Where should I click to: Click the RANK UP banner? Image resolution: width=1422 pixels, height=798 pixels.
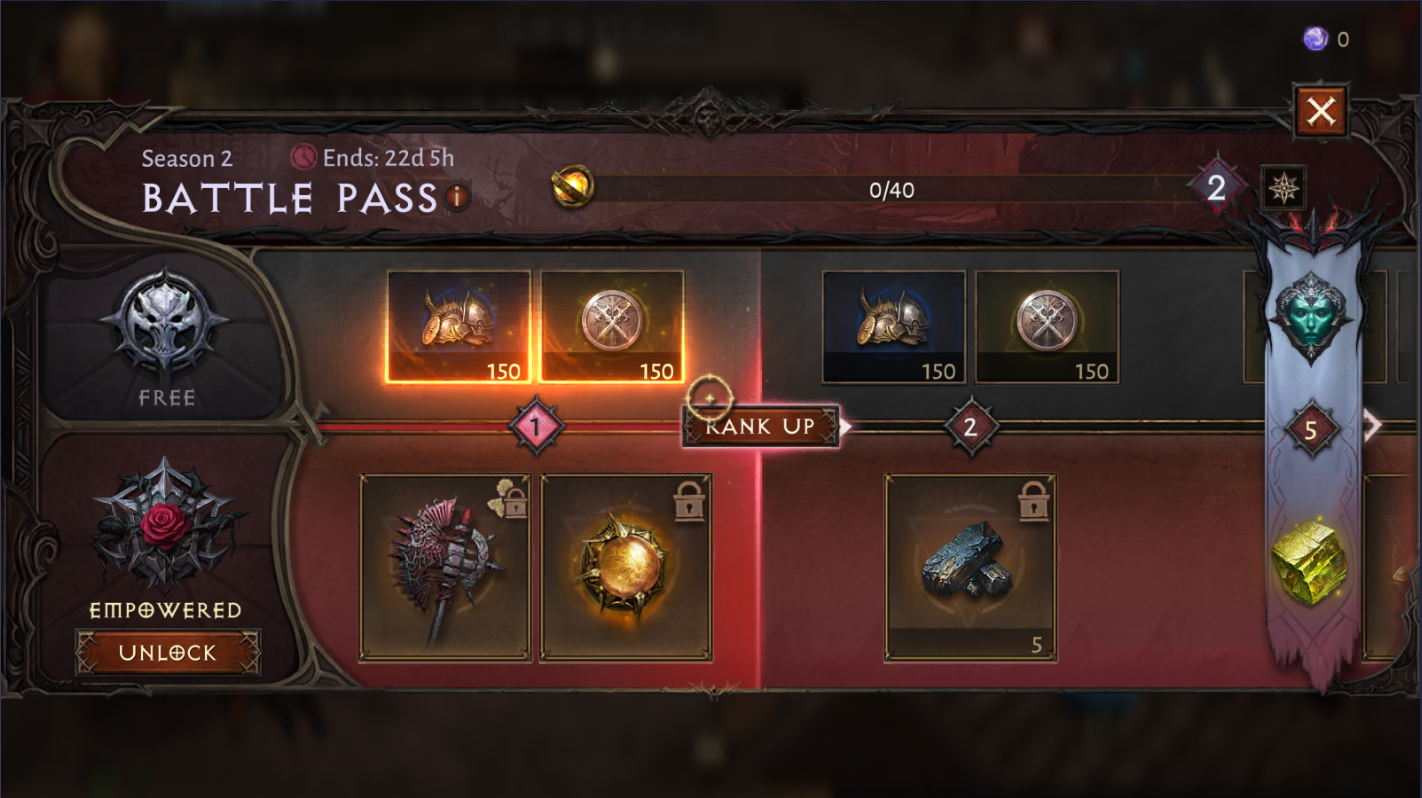coord(762,426)
